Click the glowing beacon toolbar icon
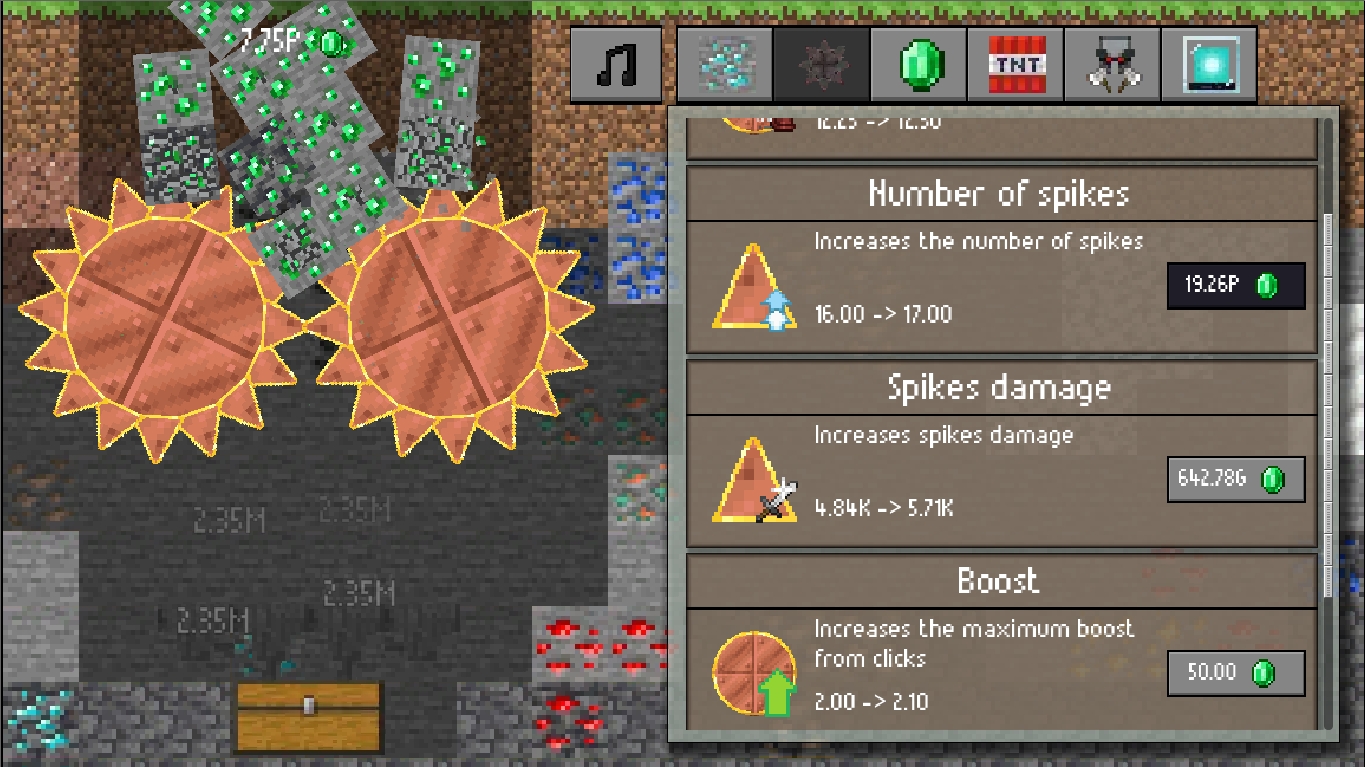1365x767 pixels. (x=1208, y=64)
